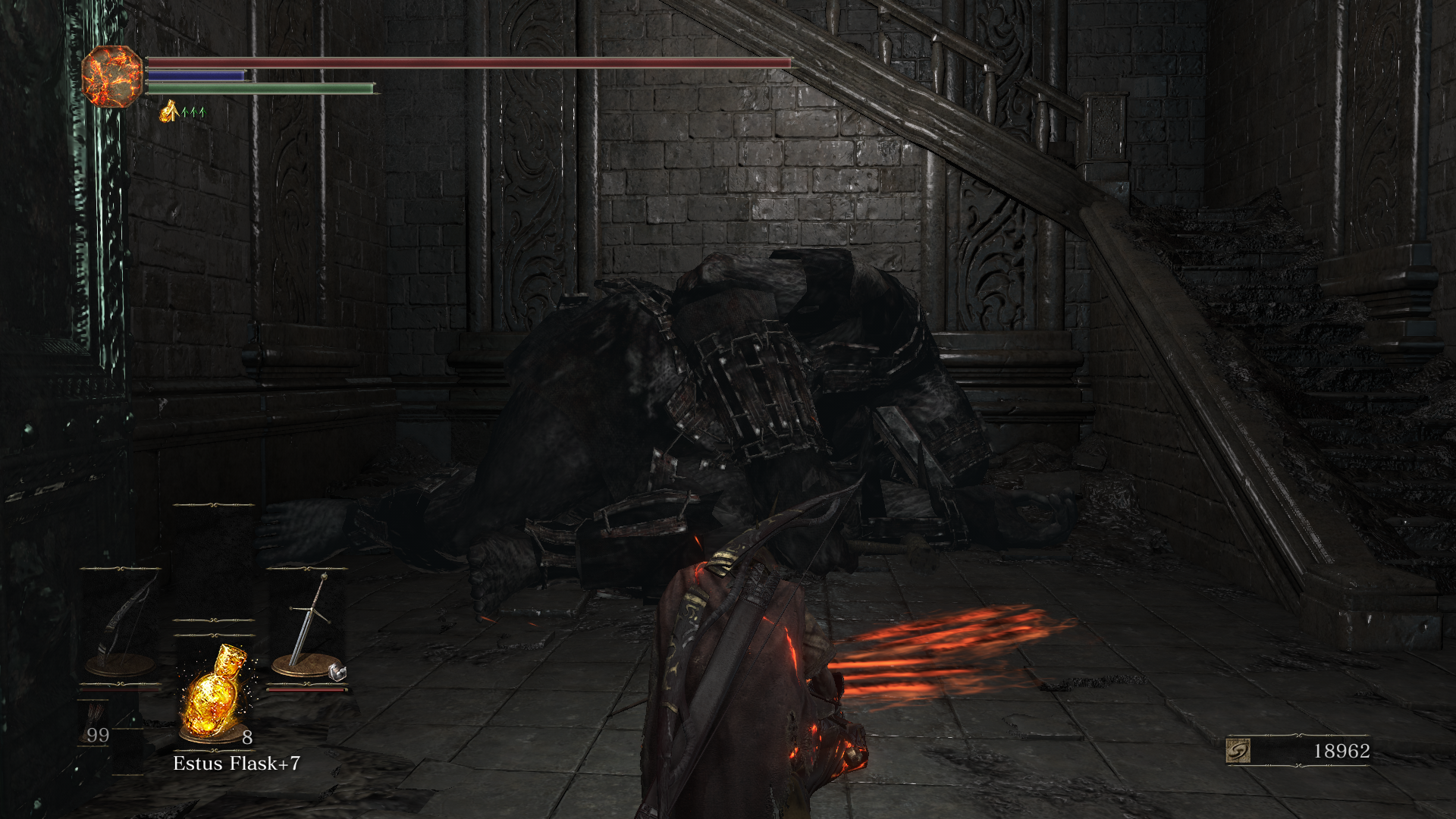Viewport: 1456px width, 819px height.
Task: Select the bow left-hand weapon slot
Action: 121,626
